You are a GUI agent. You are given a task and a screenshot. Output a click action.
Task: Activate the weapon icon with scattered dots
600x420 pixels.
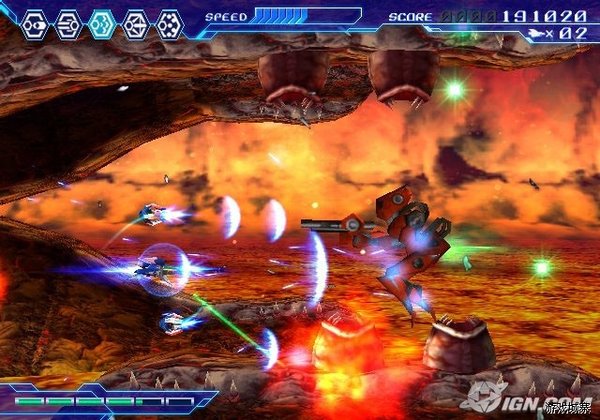point(170,22)
